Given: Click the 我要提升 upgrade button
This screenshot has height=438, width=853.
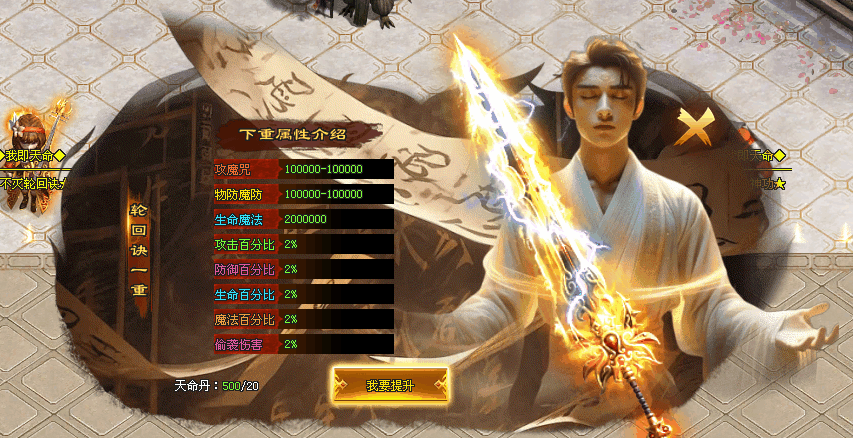Looking at the screenshot, I should [x=390, y=384].
